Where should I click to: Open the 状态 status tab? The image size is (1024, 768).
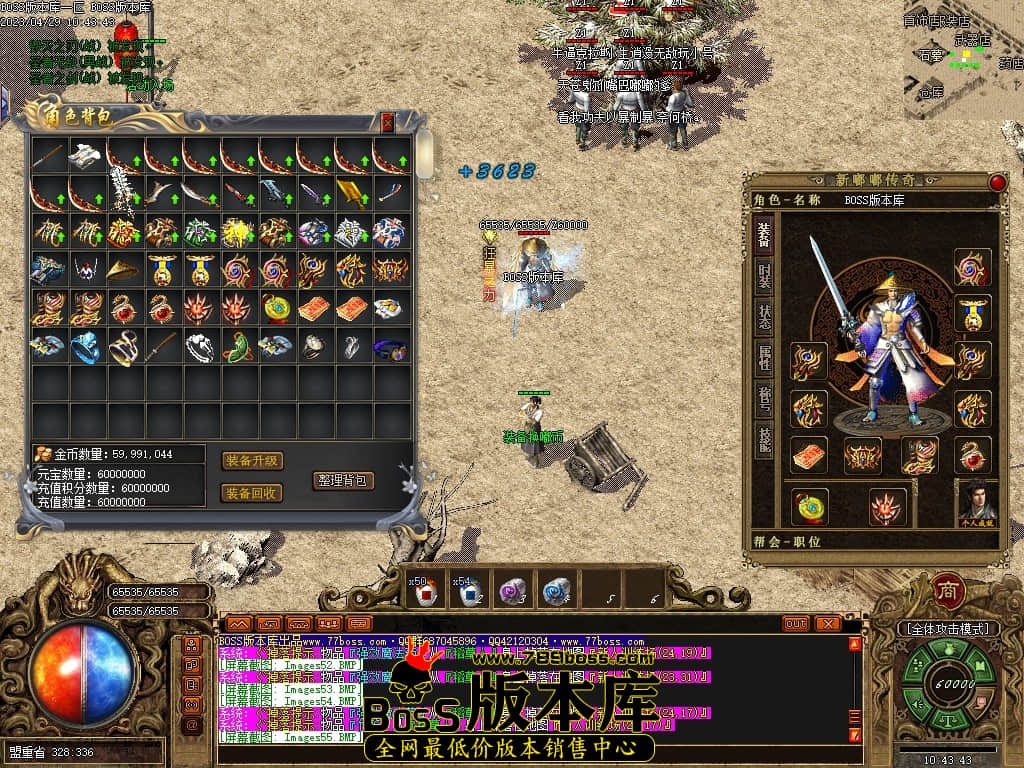tap(764, 319)
